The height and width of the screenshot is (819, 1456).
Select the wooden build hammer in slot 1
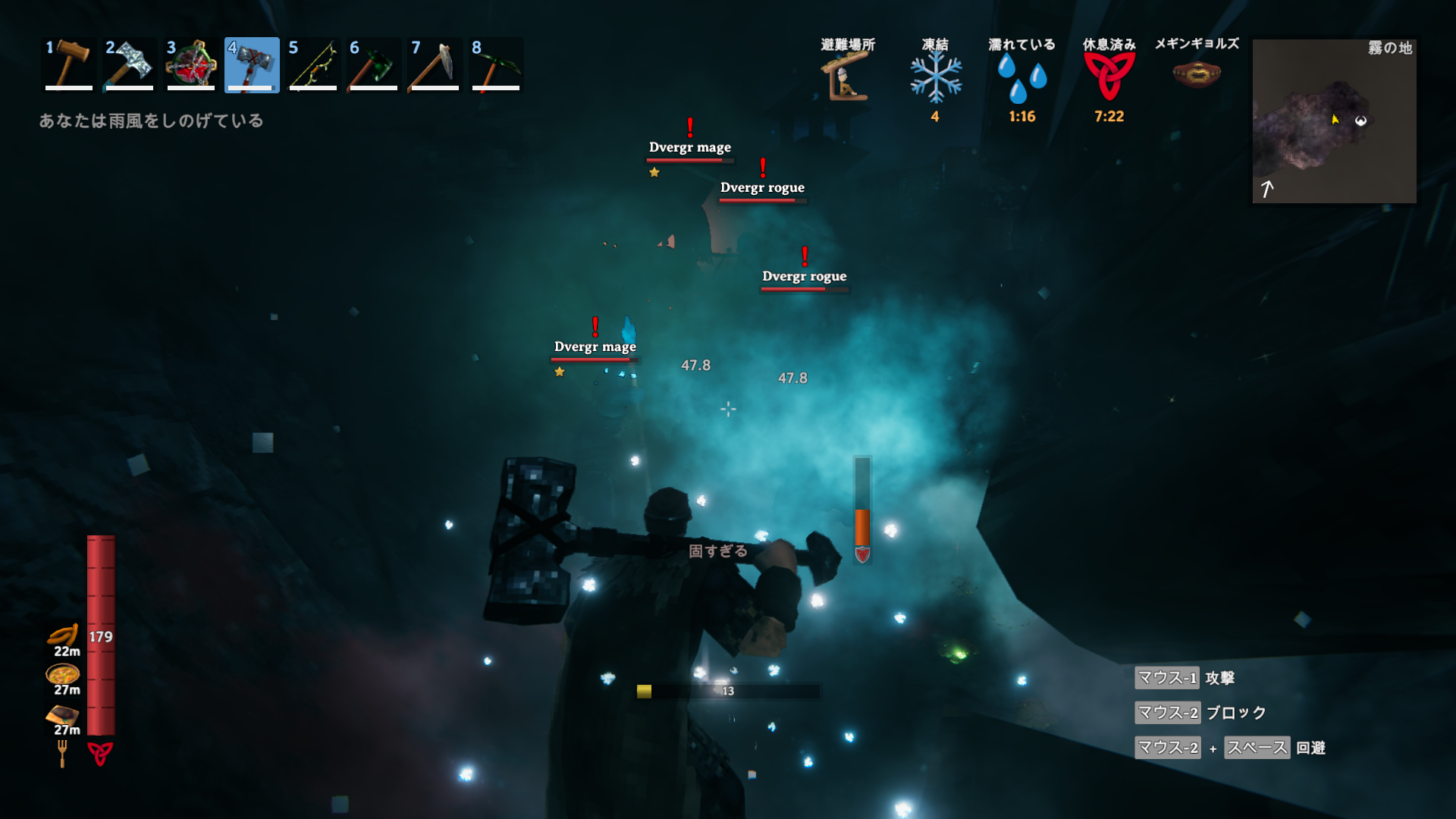pos(68,65)
